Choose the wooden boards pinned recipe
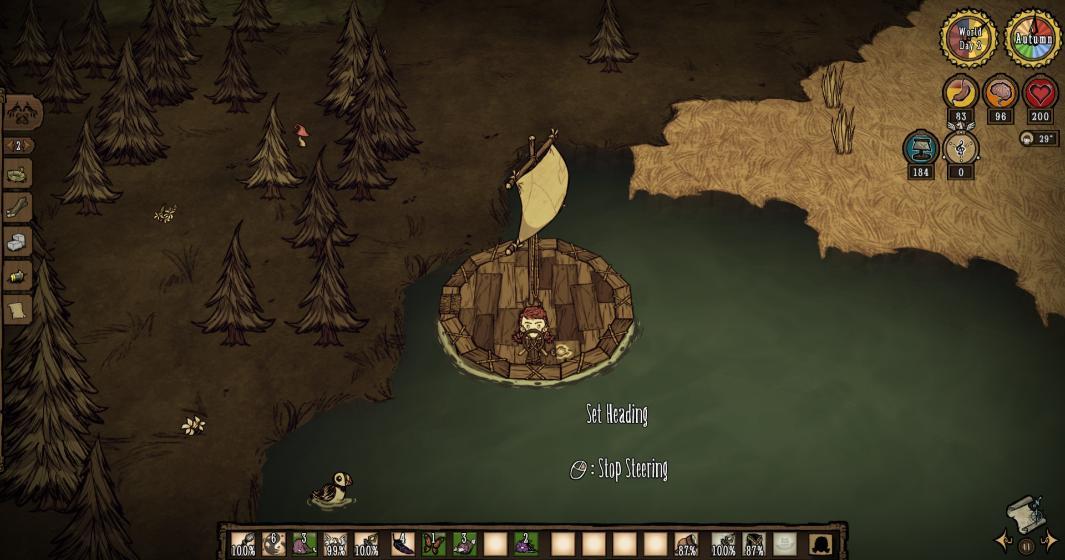This screenshot has width=1065, height=560. [x=17, y=208]
